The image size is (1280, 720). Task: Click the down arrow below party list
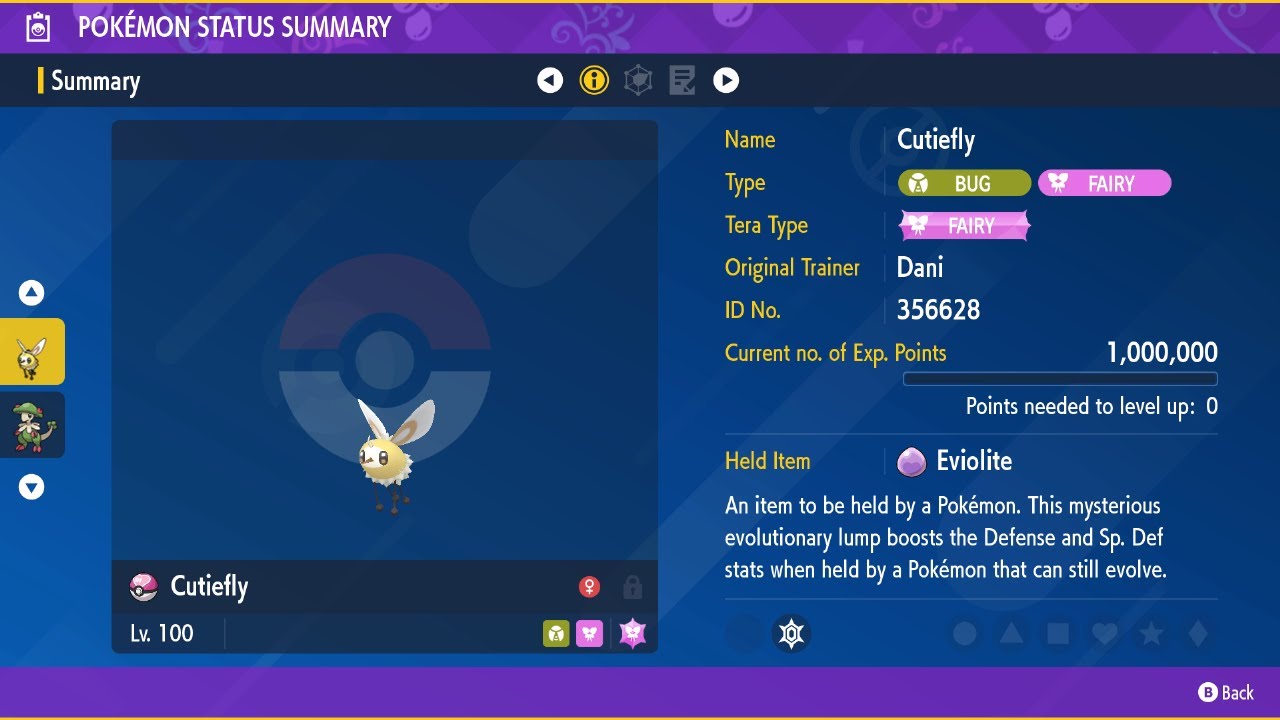[32, 487]
